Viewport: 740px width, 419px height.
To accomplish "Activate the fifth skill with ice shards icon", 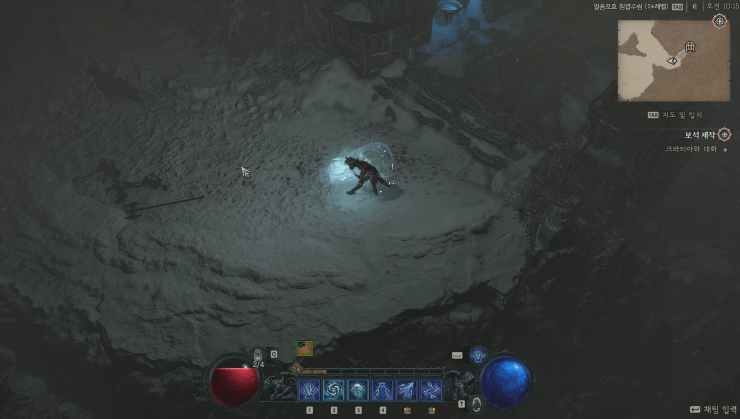I will click(407, 389).
